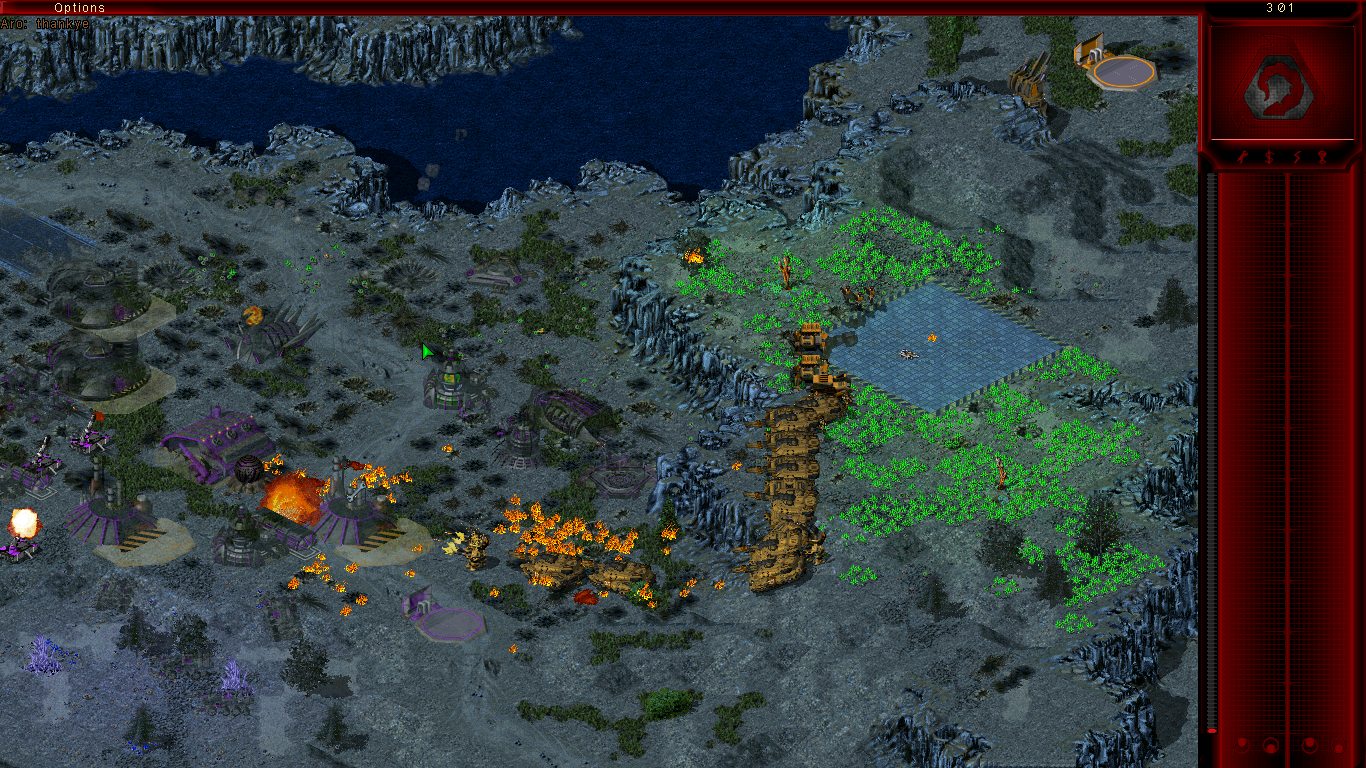Open the Options menu
The width and height of the screenshot is (1366, 768).
pyautogui.click(x=80, y=7)
